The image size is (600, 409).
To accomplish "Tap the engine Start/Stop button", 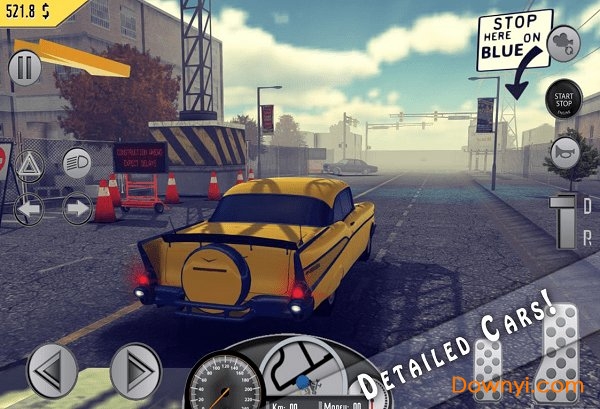I will [563, 99].
